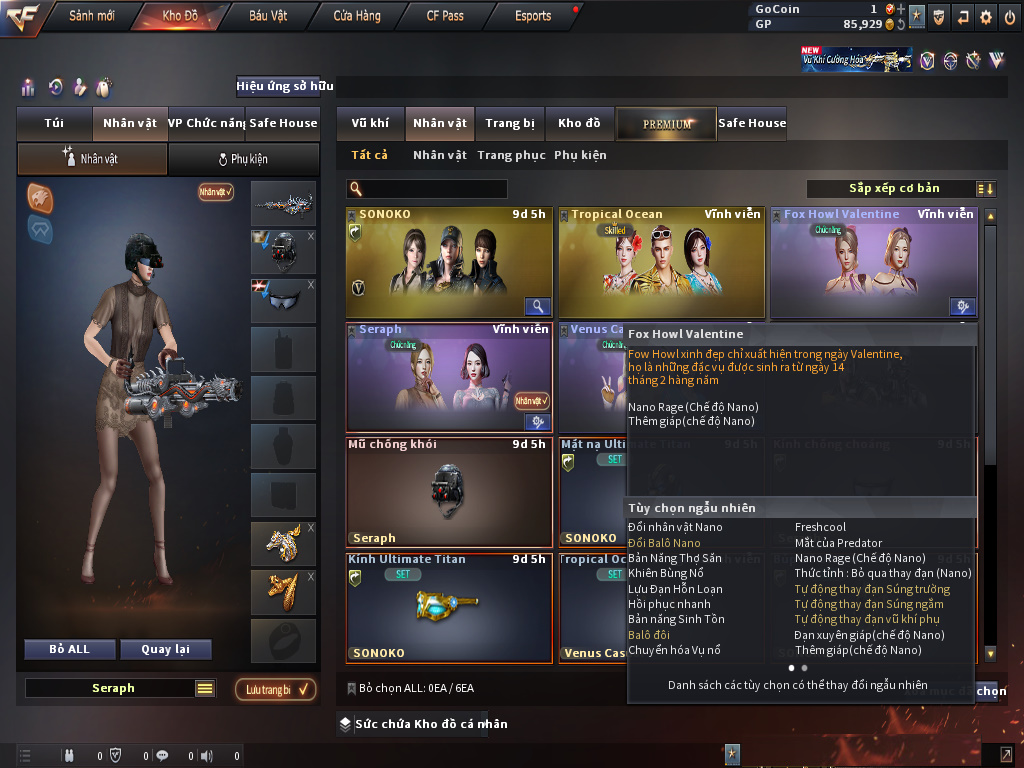Select the Mũ chống khói helmet item

448,491
